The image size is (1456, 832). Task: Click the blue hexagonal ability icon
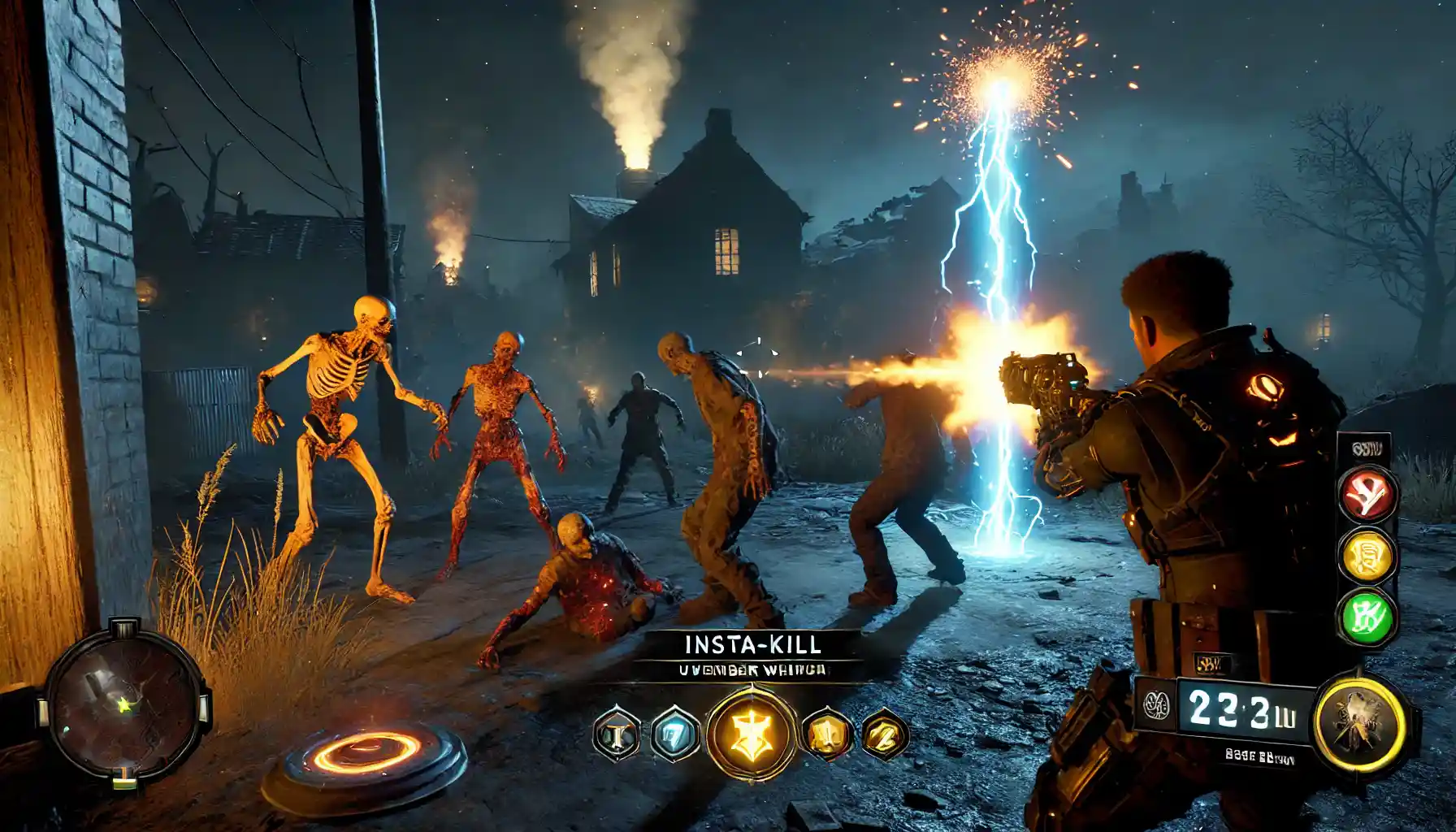[x=674, y=734]
